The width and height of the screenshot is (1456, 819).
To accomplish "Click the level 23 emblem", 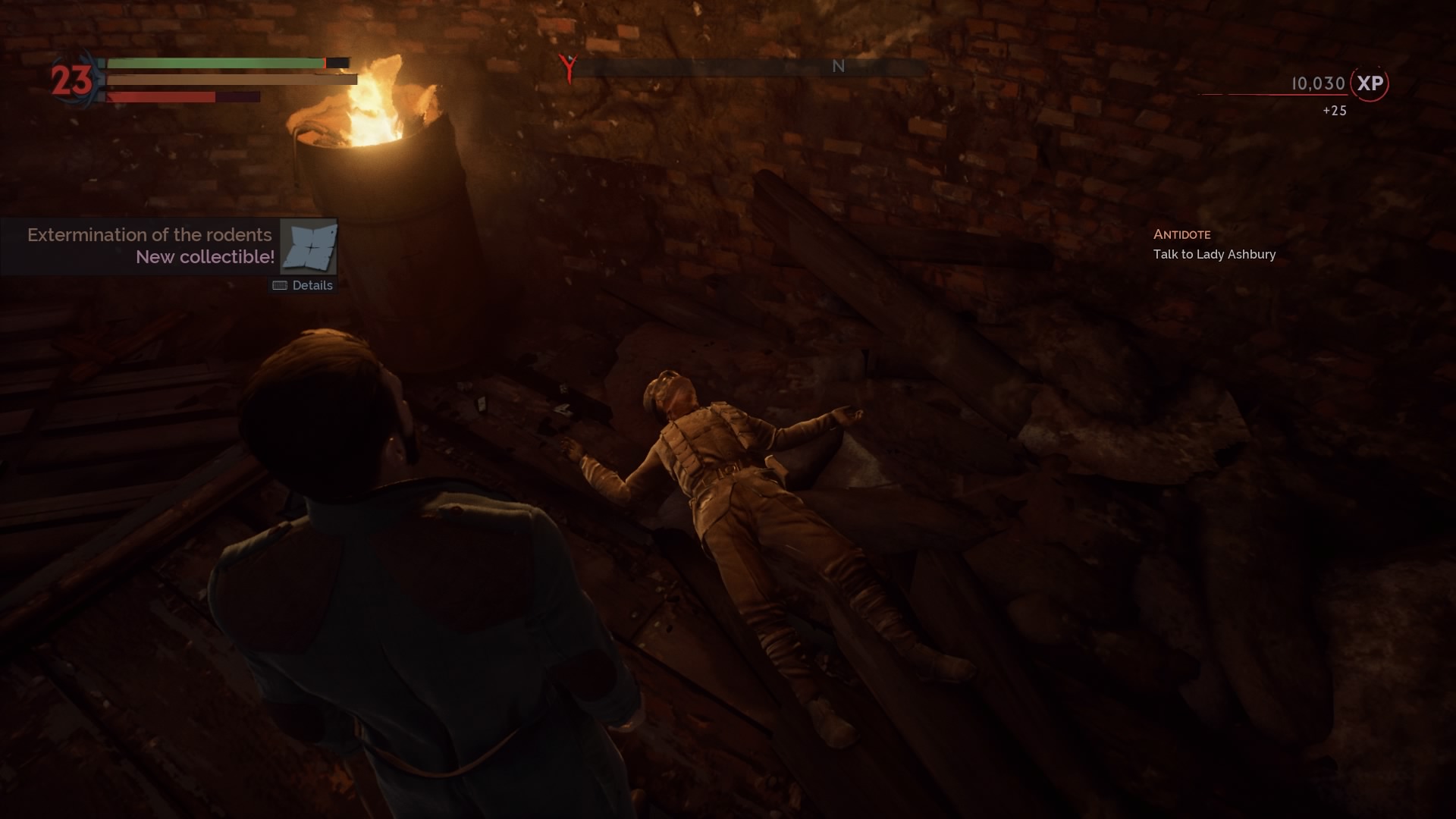I will pos(70,78).
